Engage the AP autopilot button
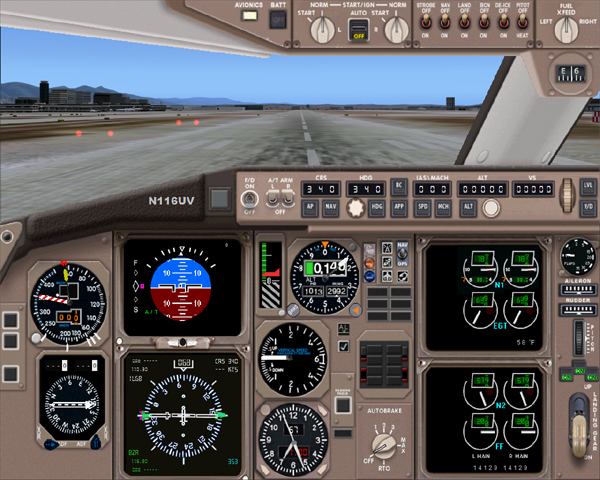This screenshot has height=480, width=600. (x=312, y=207)
